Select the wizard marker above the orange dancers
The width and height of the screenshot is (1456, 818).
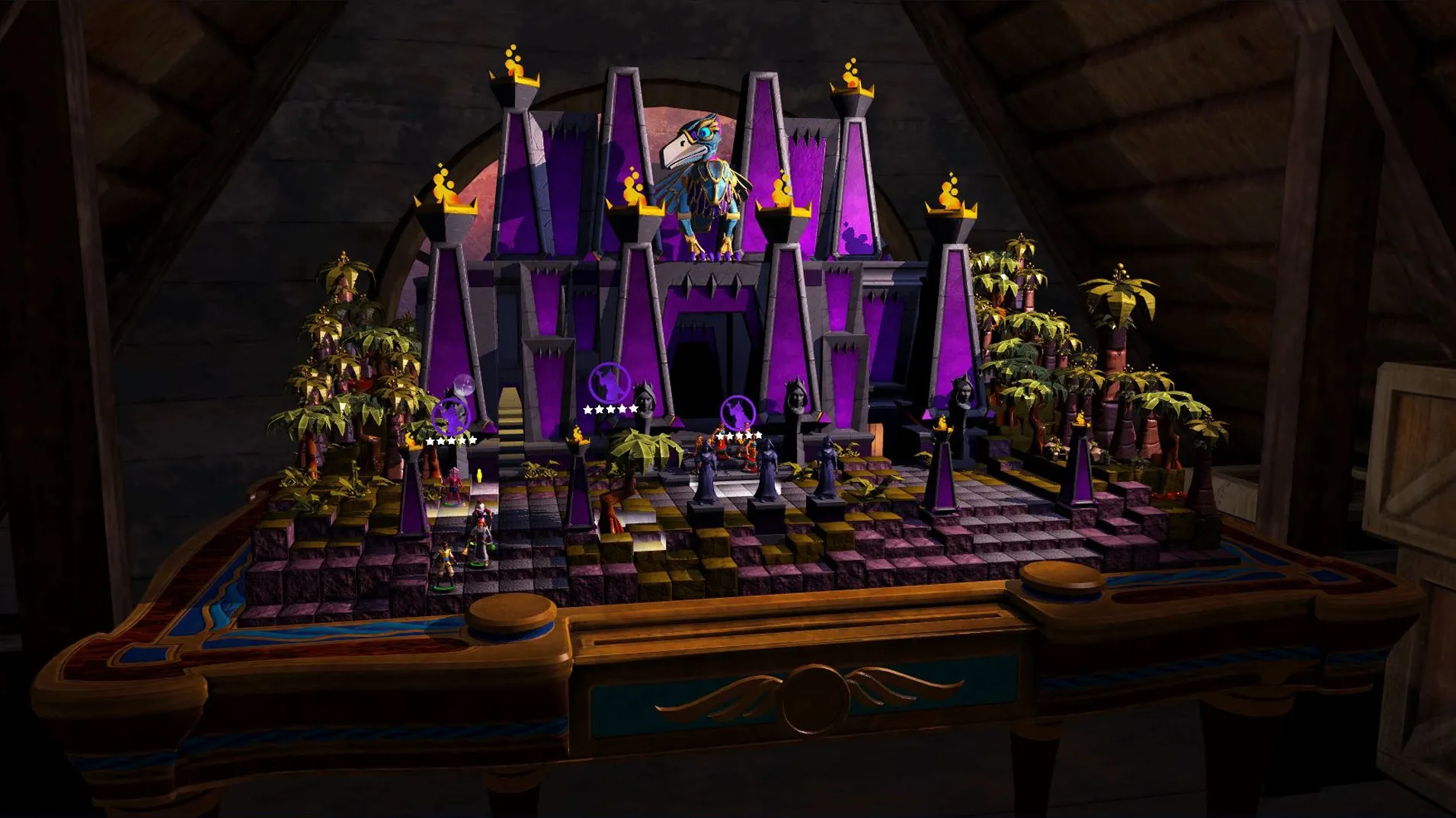coord(738,413)
